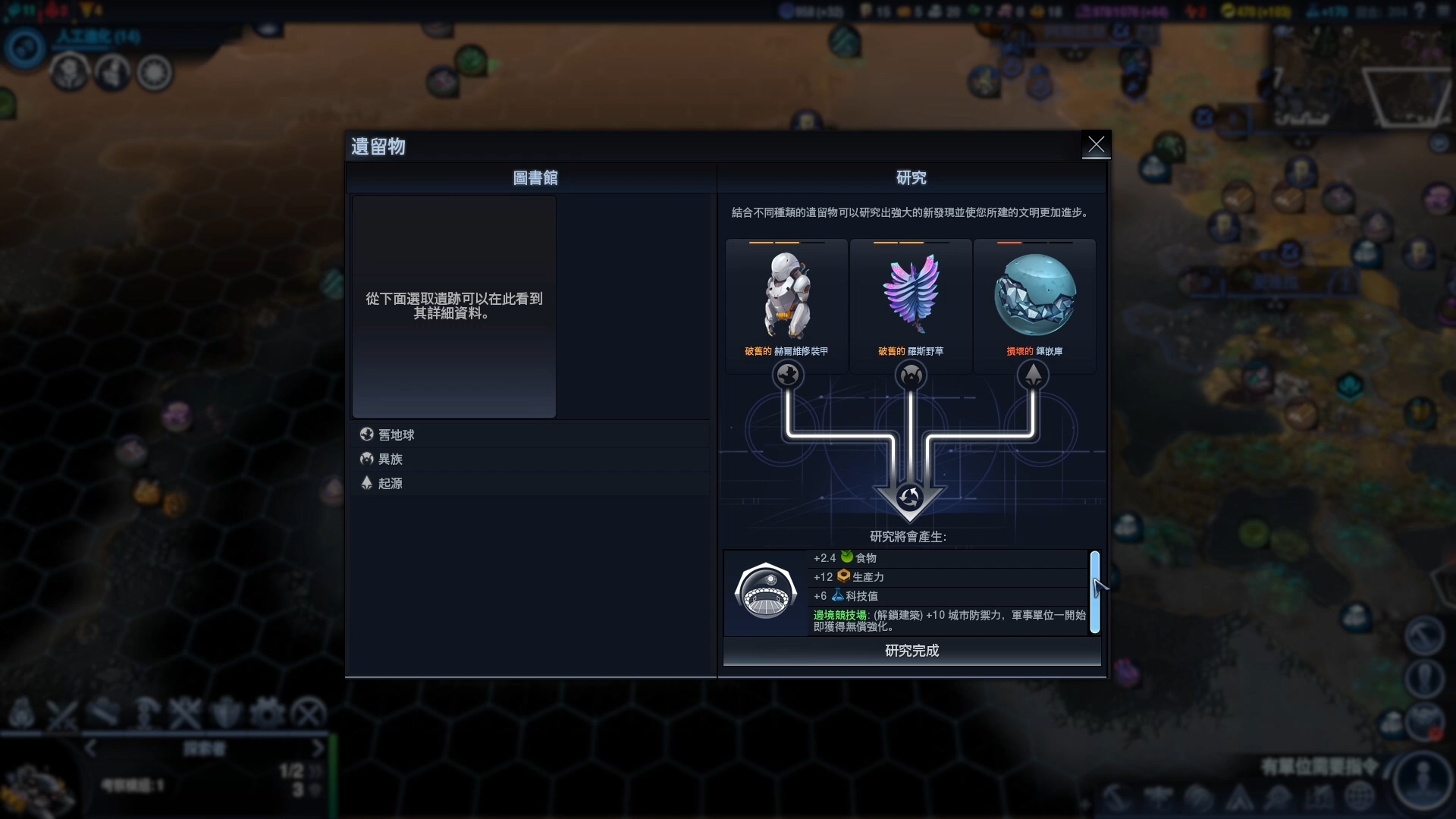Viewport: 1456px width, 819px height.
Task: Click the crossed-swords attack action icon
Action: coord(187,713)
